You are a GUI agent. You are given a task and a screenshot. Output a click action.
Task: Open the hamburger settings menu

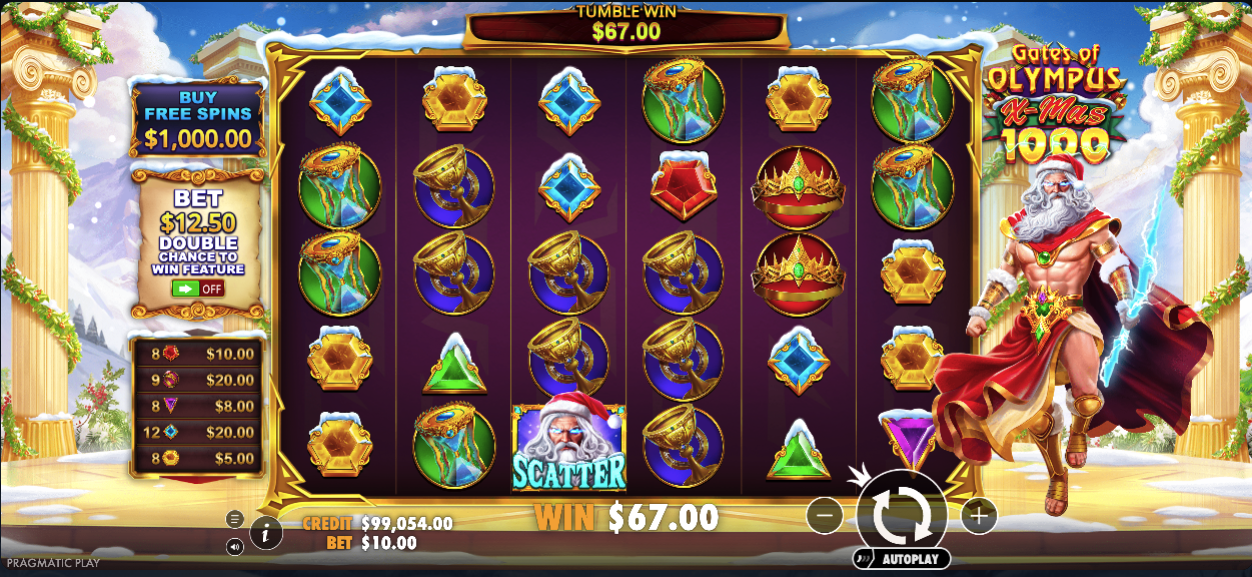click(x=235, y=519)
